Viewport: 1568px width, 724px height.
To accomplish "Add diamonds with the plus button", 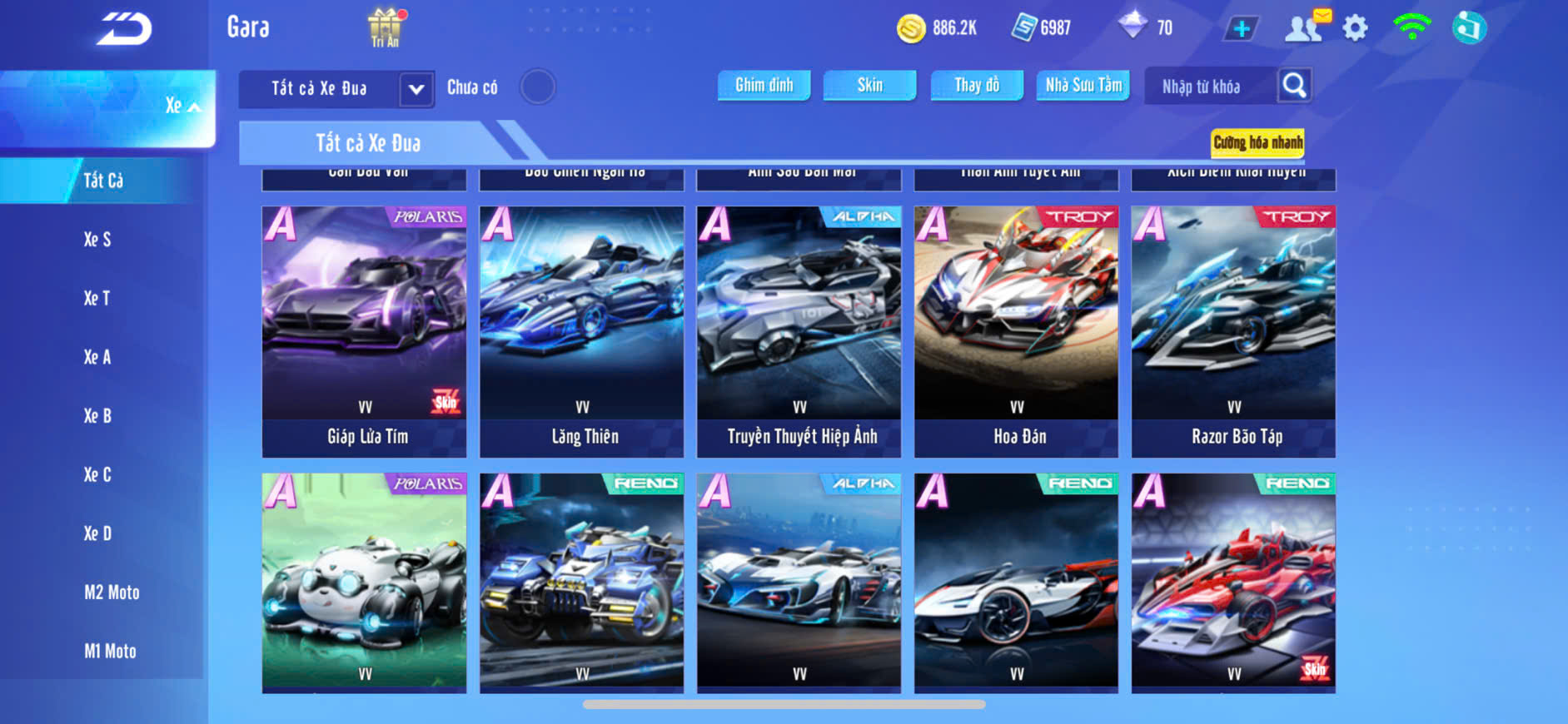I will point(1241,29).
